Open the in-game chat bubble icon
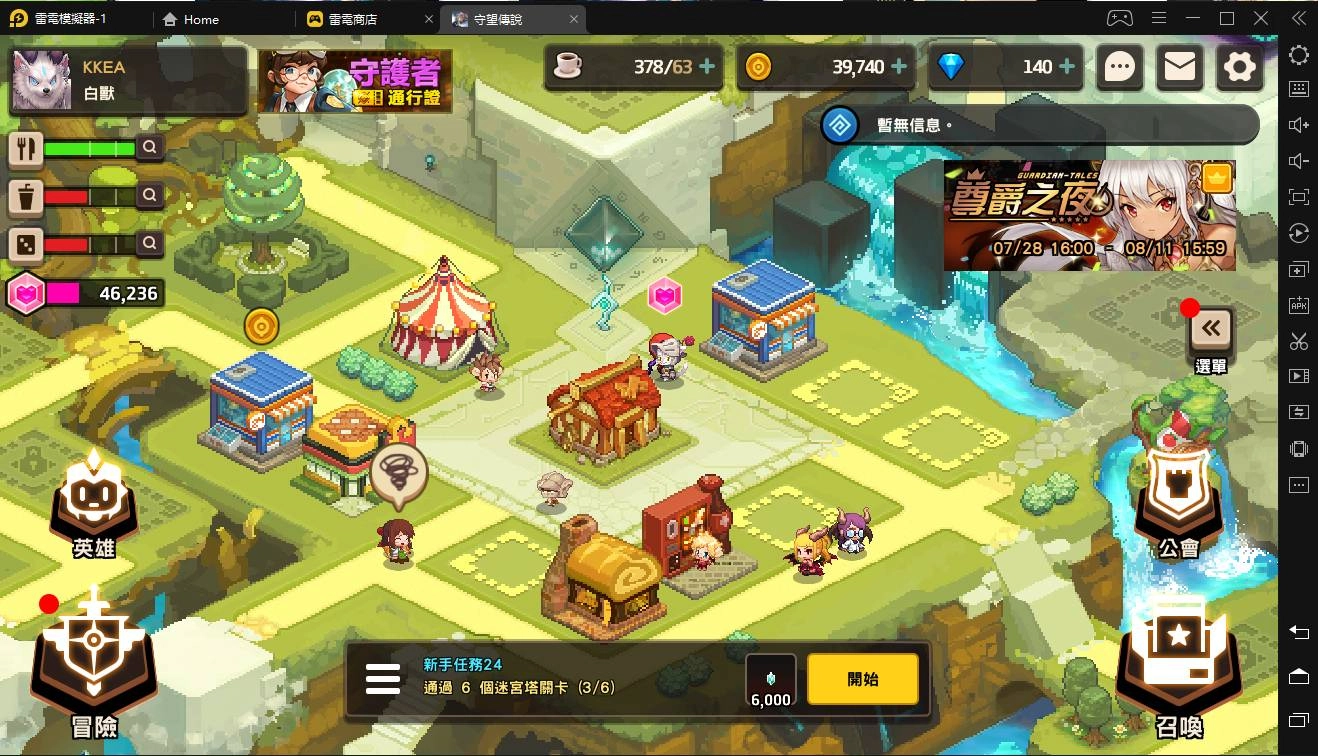This screenshot has width=1318, height=756. pos(1119,67)
